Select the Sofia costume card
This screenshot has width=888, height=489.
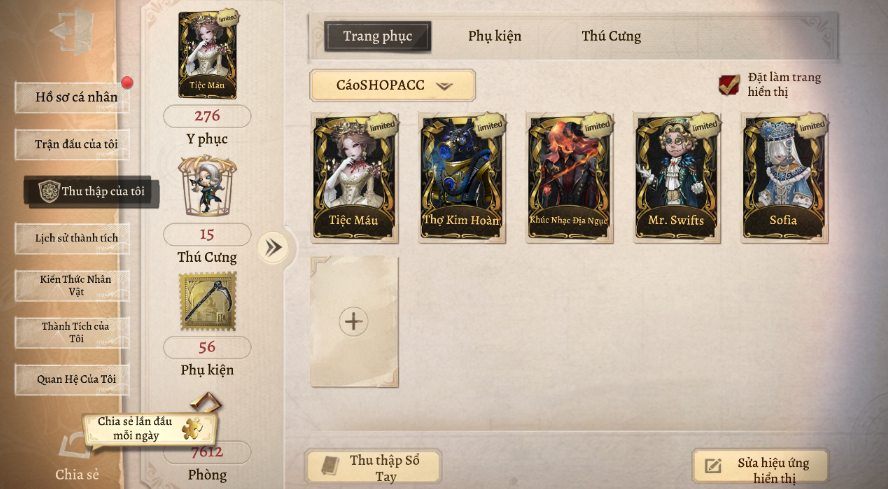click(783, 178)
